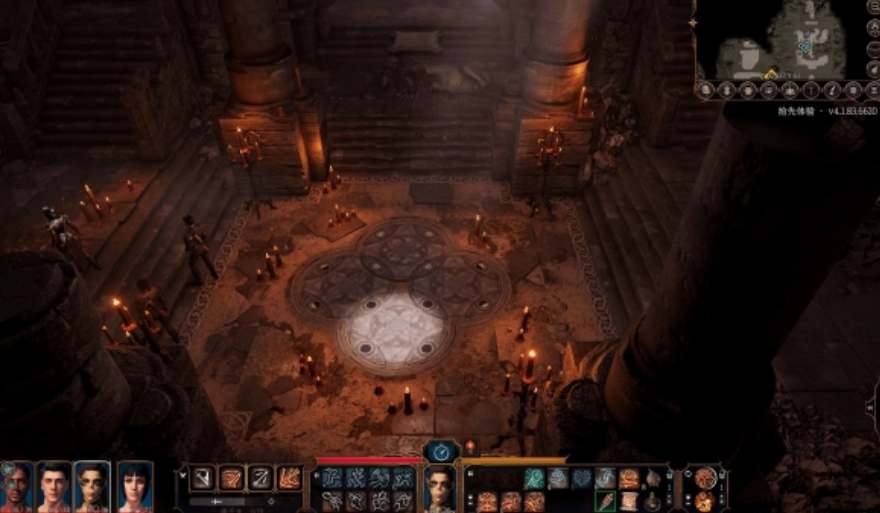
Task: Use the green-highlighted hotbar item slot
Action: click(606, 500)
